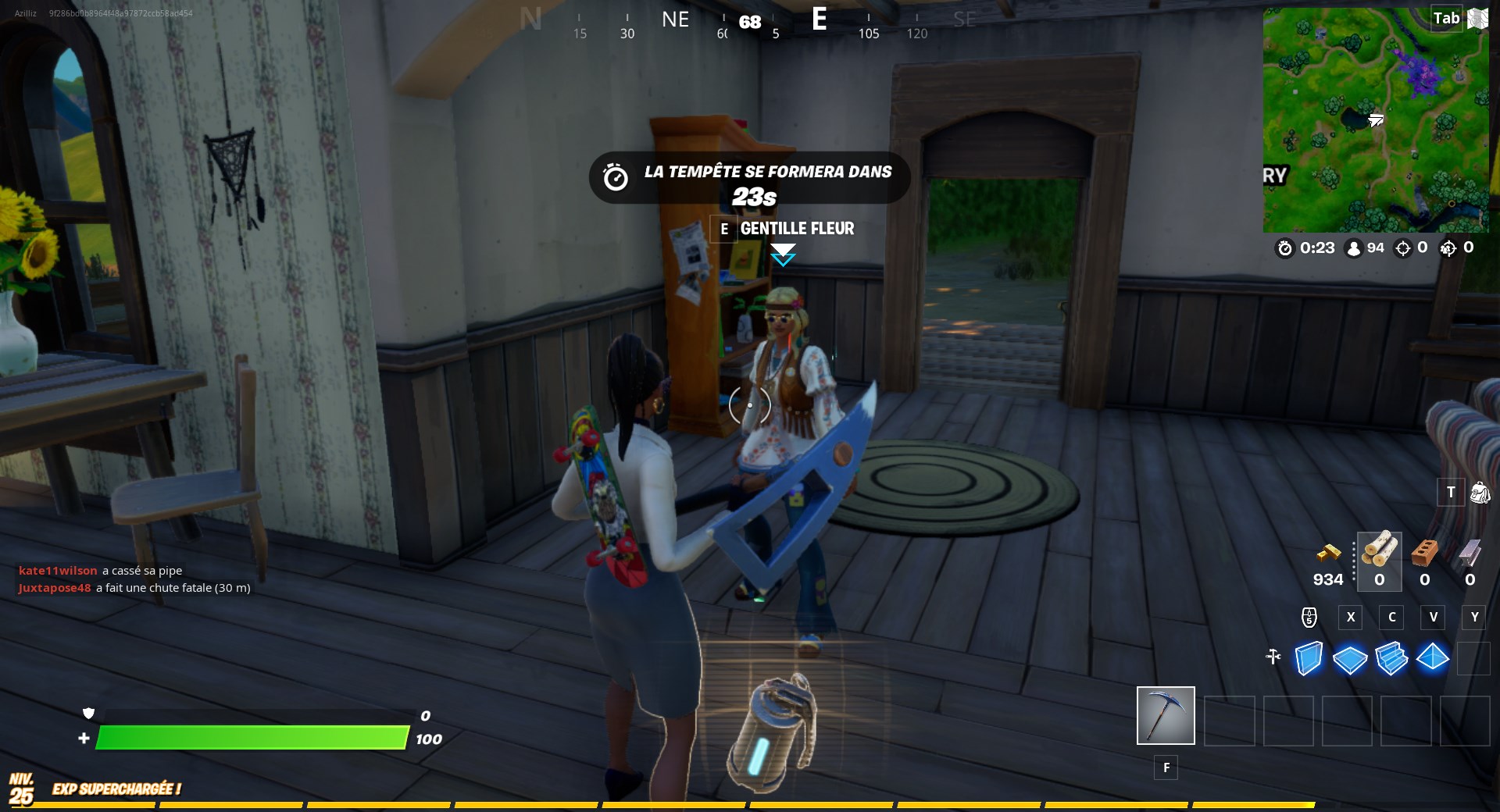This screenshot has height=812, width=1500.
Task: Select the floor build piece icon
Action: [x=1350, y=660]
